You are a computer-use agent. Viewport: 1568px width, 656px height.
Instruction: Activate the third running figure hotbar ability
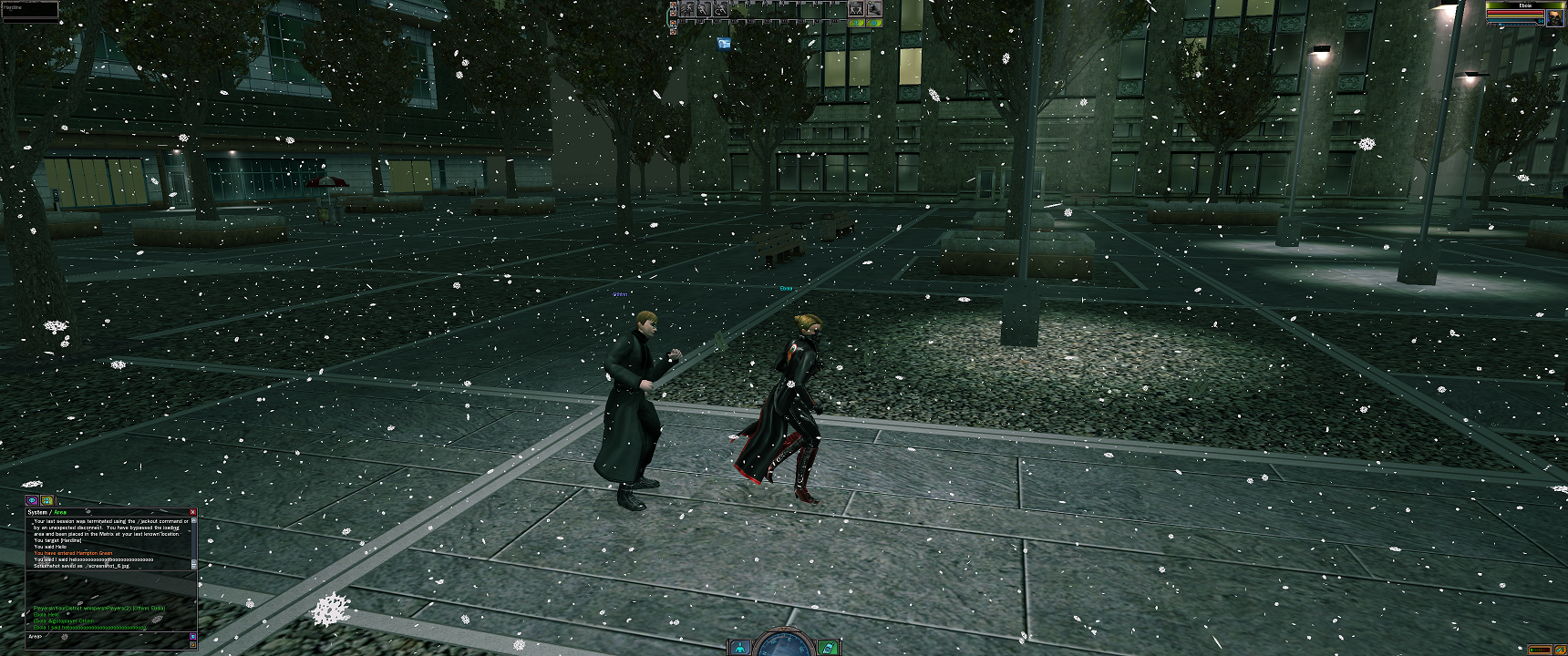point(720,9)
